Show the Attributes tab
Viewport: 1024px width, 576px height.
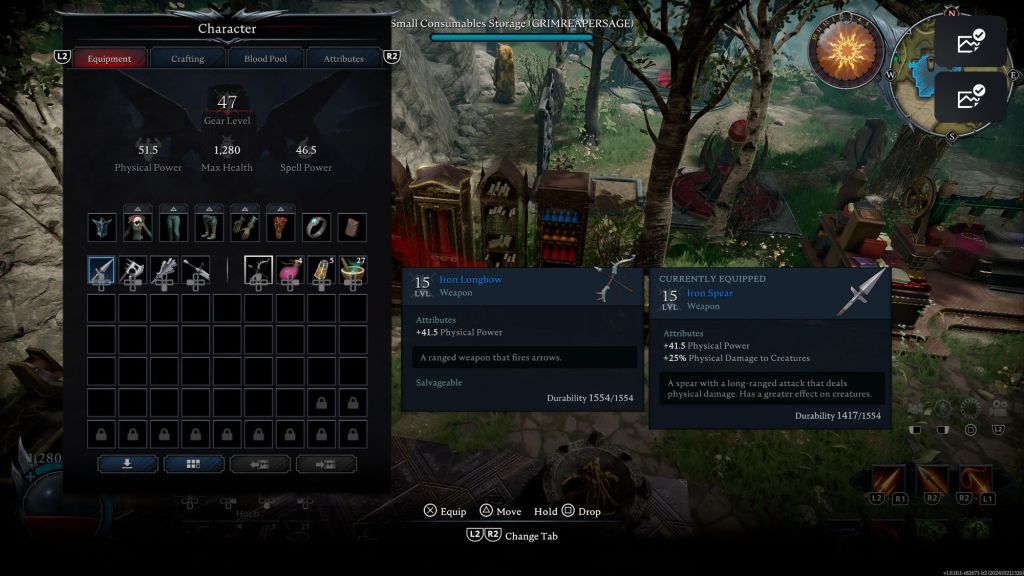343,59
